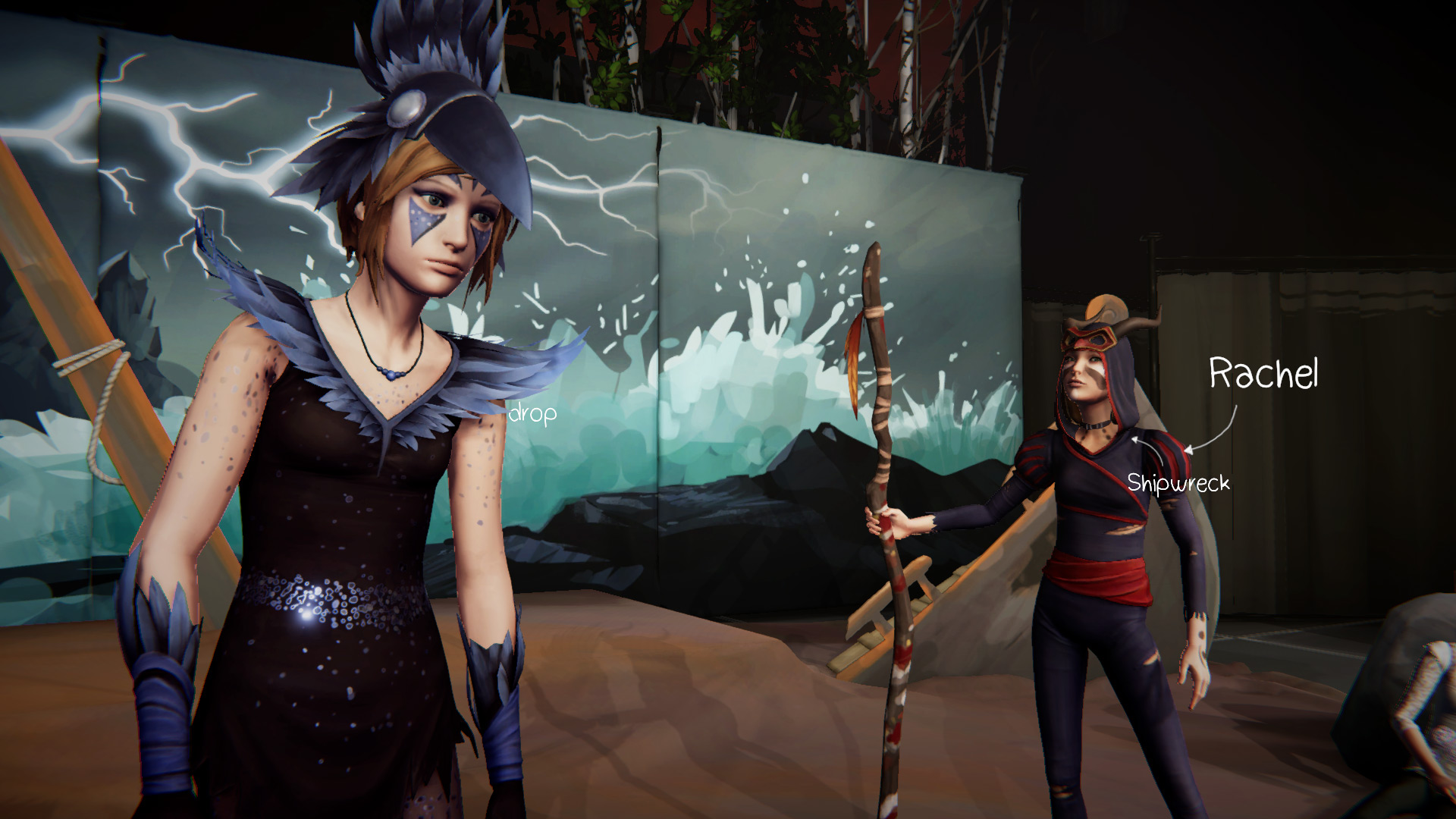
Task: Click the partially hidden "drop" label
Action: 533,413
